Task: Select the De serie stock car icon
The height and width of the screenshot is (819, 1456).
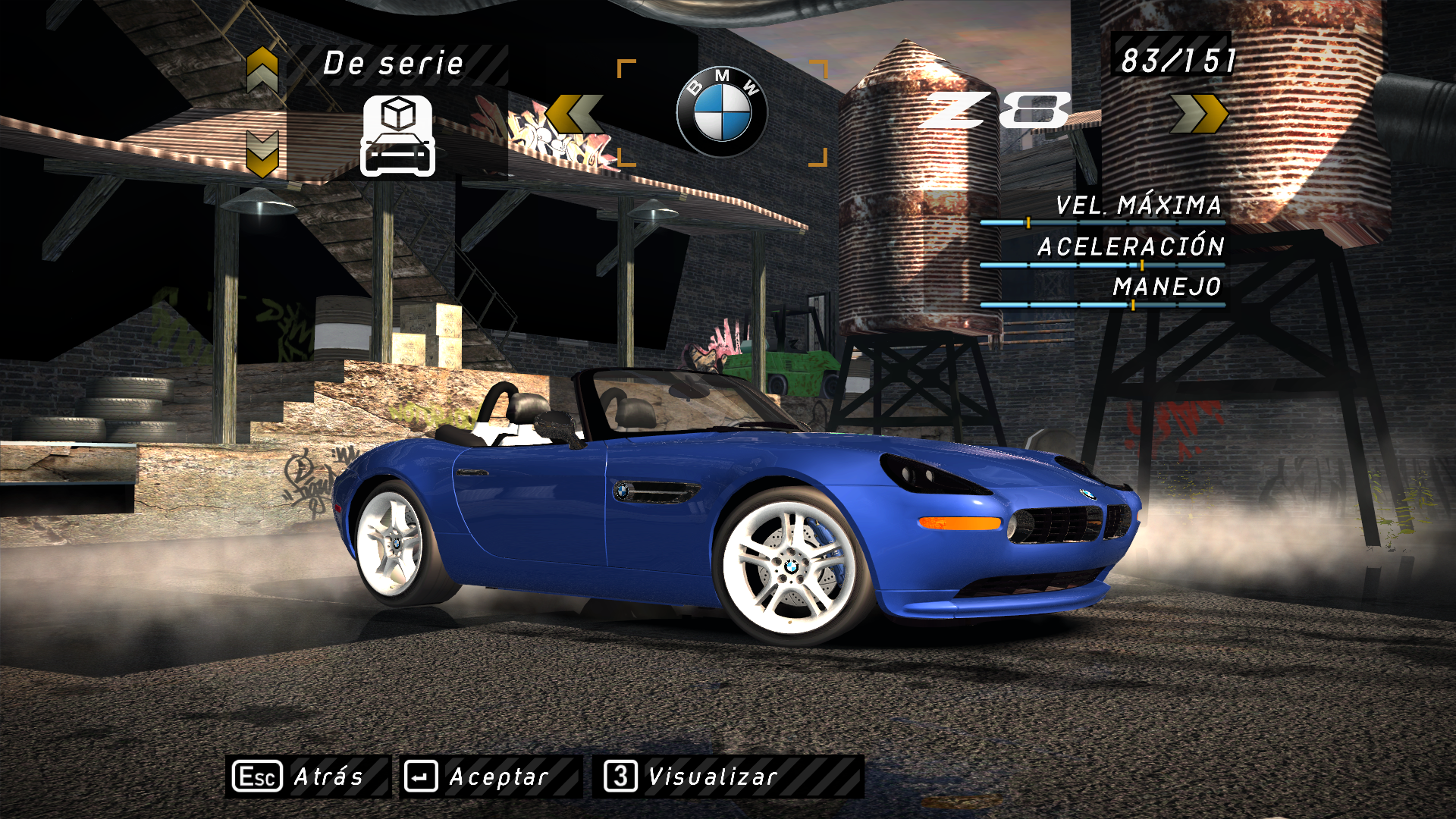Action: (x=397, y=136)
